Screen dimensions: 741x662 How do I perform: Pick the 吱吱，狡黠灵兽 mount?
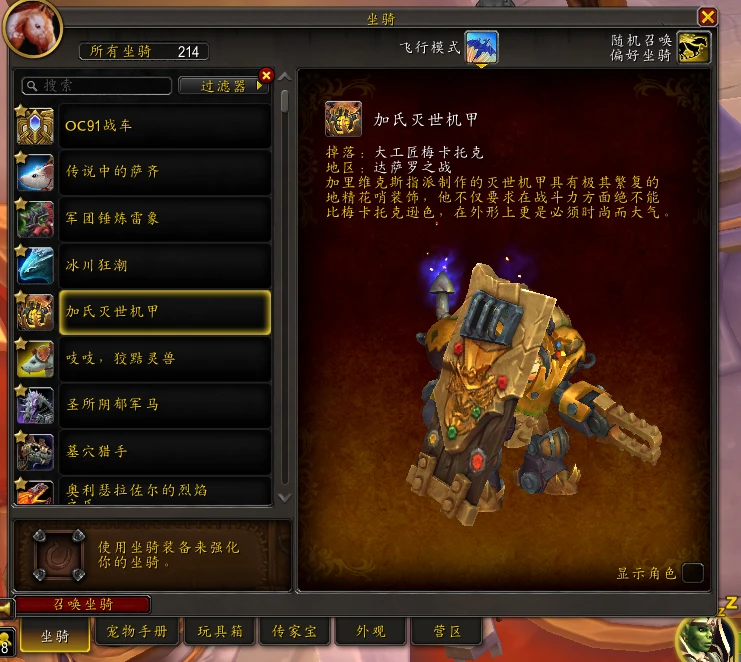(x=165, y=358)
